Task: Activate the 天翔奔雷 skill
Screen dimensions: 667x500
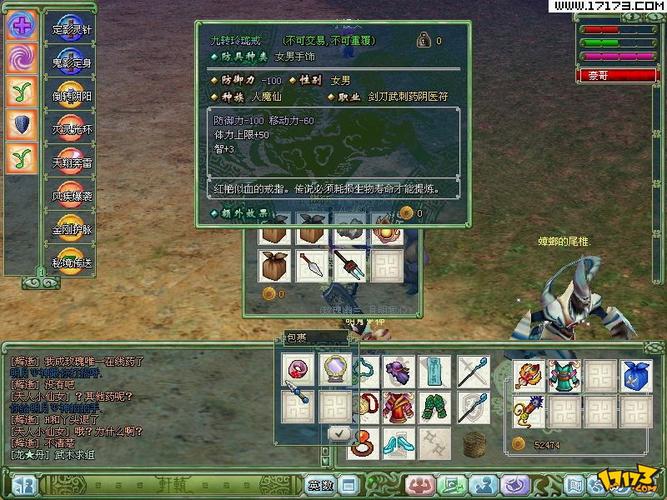Action: pos(71,162)
